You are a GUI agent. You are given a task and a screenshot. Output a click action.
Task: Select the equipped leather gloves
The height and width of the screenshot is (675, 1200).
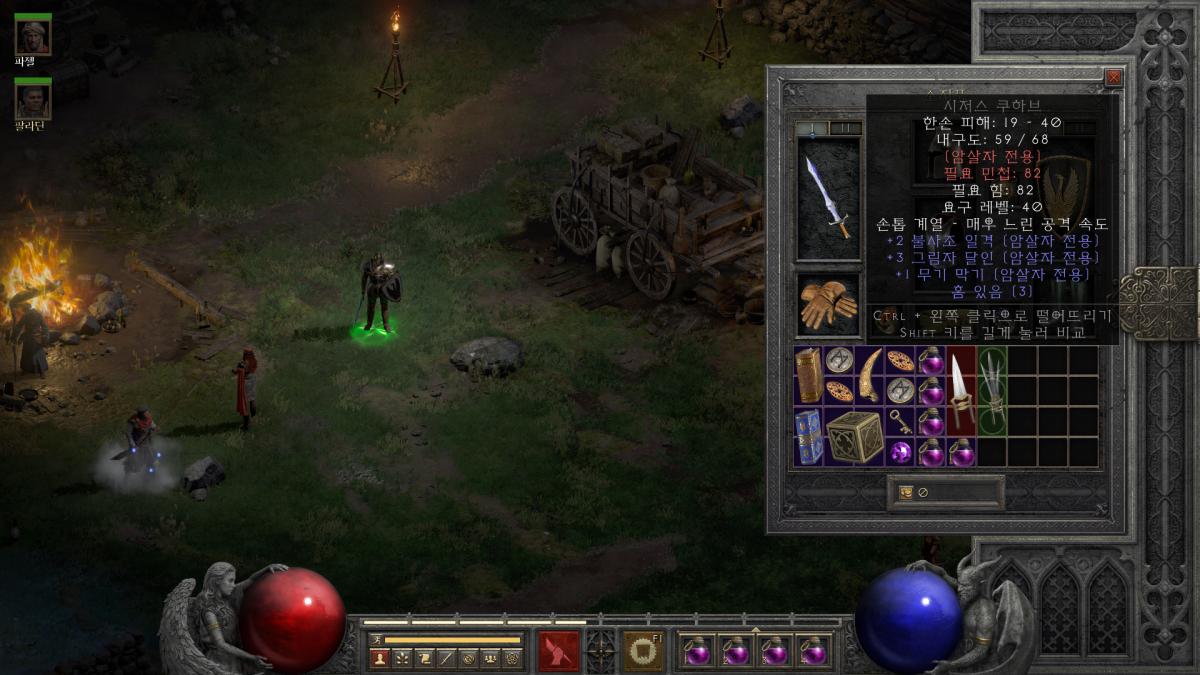(828, 305)
